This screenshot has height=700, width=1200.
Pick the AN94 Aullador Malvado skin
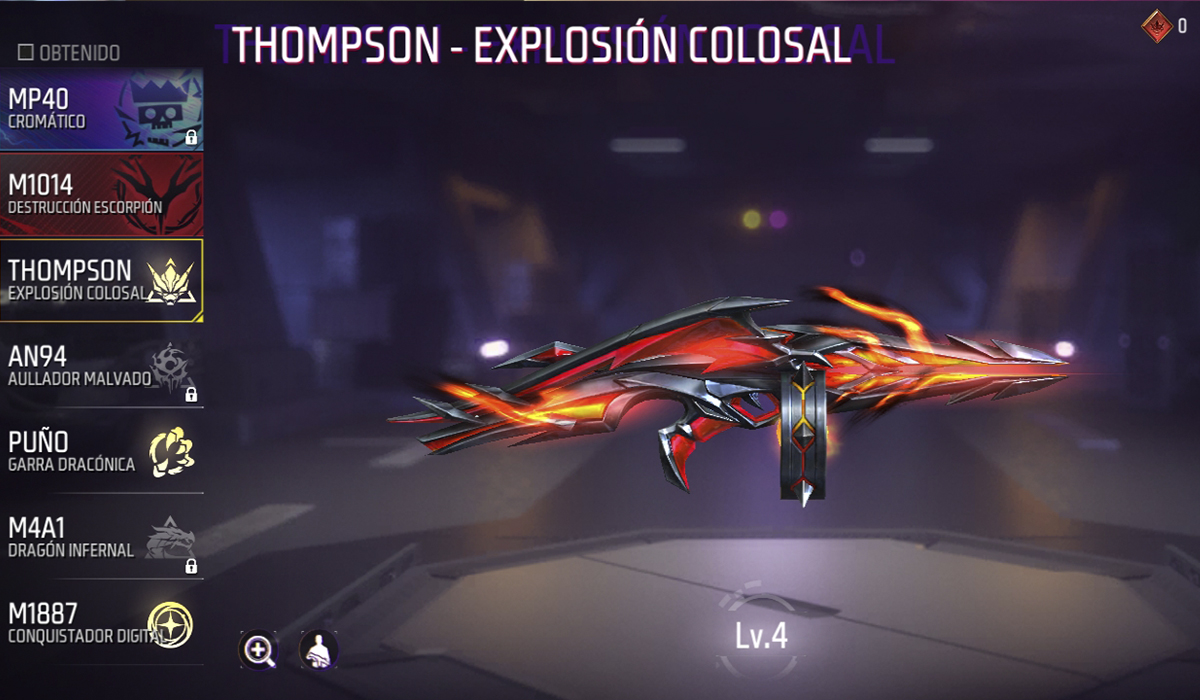101,366
